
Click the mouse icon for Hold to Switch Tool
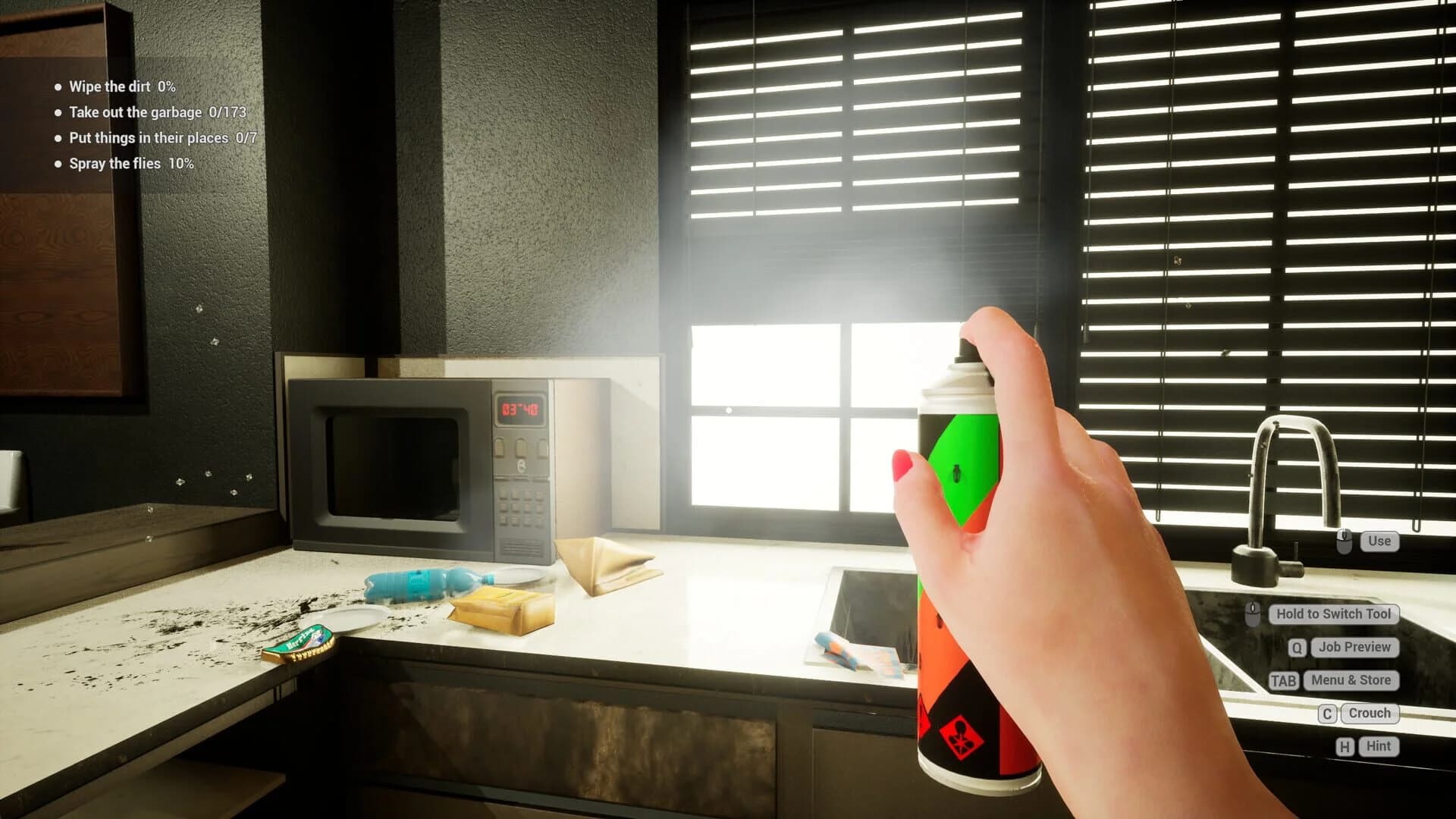1253,614
